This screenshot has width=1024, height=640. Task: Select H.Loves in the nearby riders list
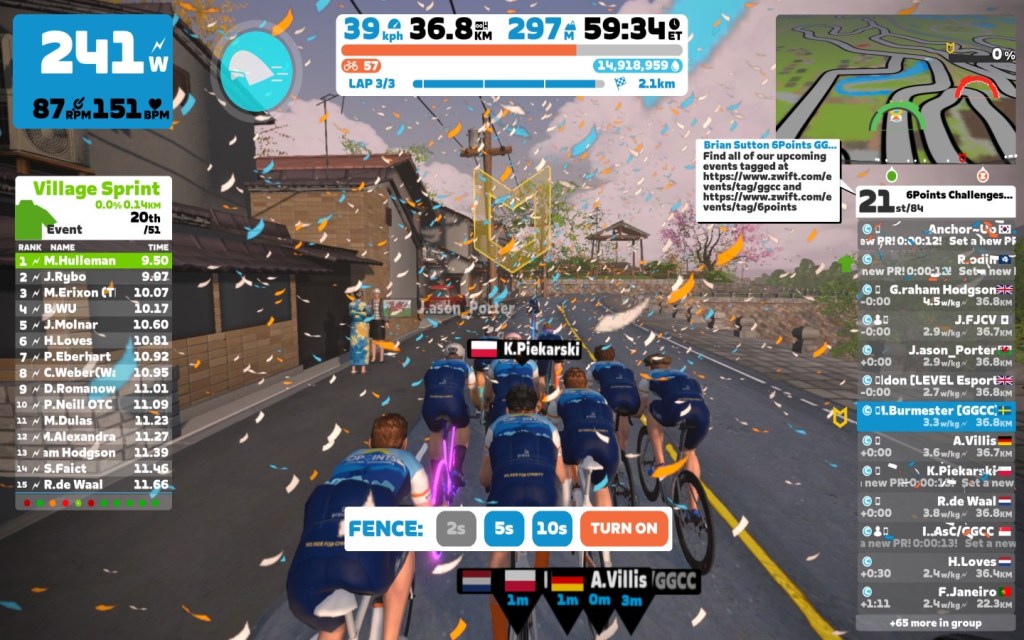[935, 567]
